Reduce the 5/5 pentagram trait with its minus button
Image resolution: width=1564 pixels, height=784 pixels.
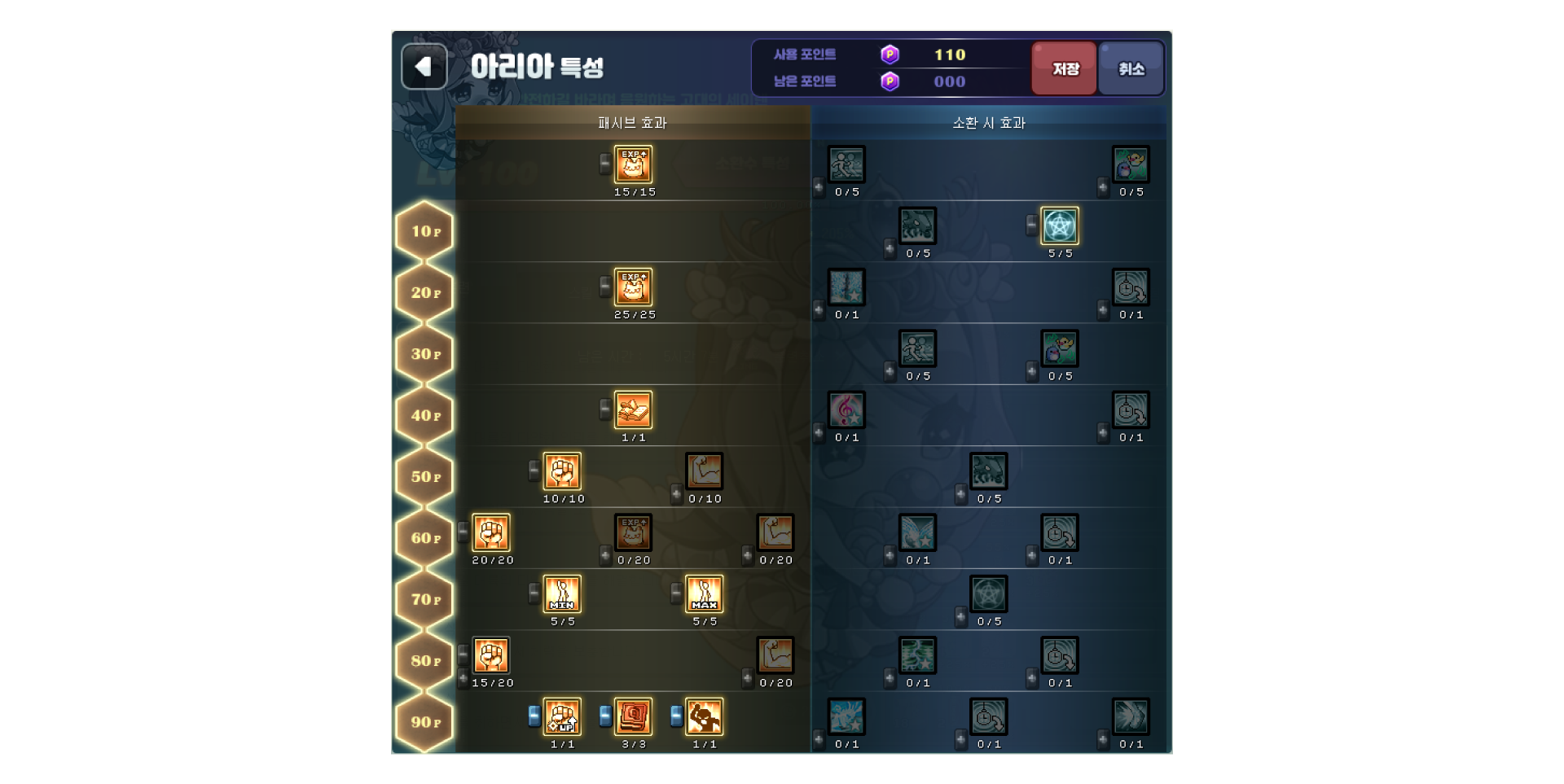click(x=1032, y=225)
